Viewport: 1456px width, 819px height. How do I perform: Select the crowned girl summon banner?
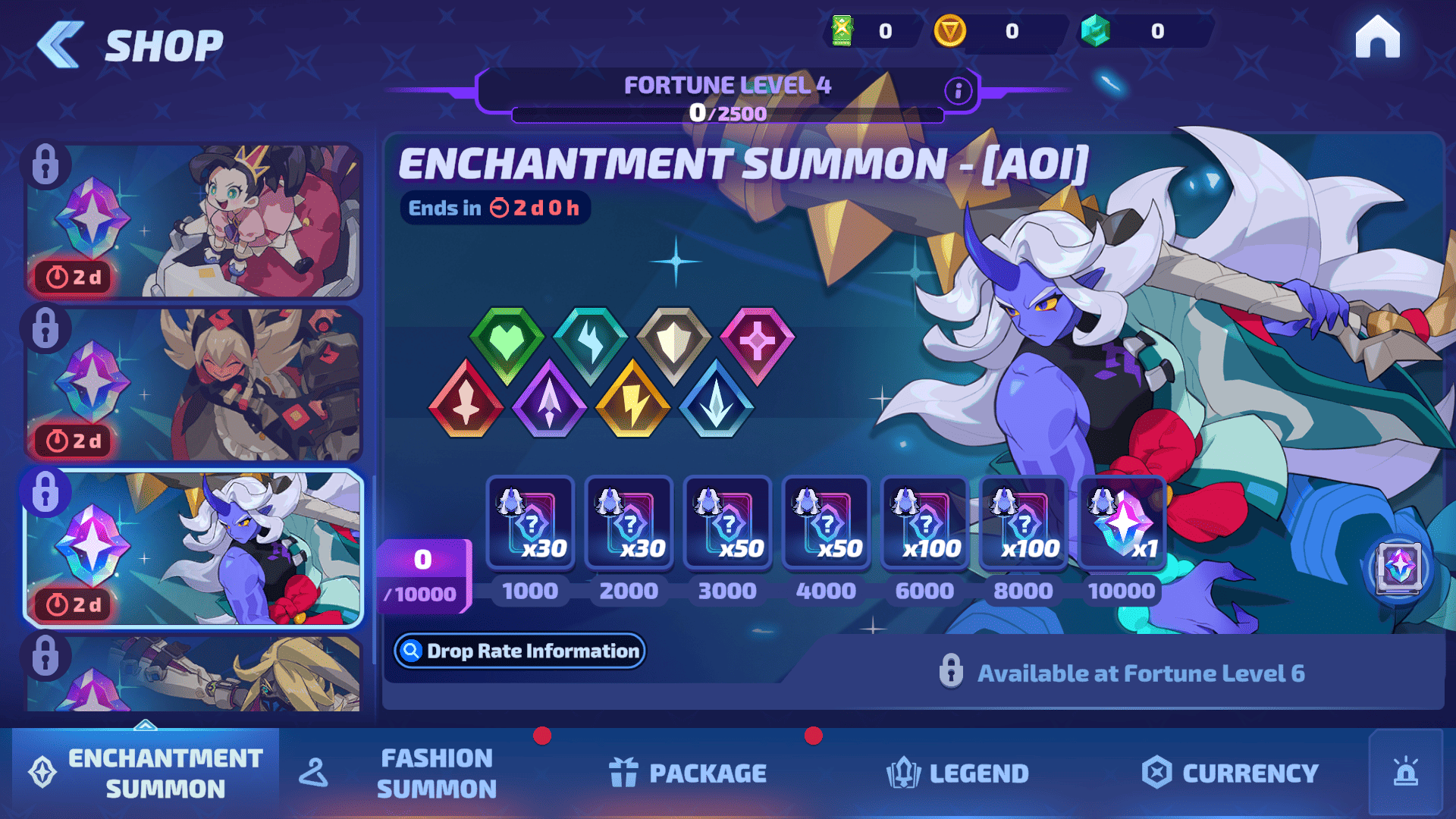click(x=193, y=221)
